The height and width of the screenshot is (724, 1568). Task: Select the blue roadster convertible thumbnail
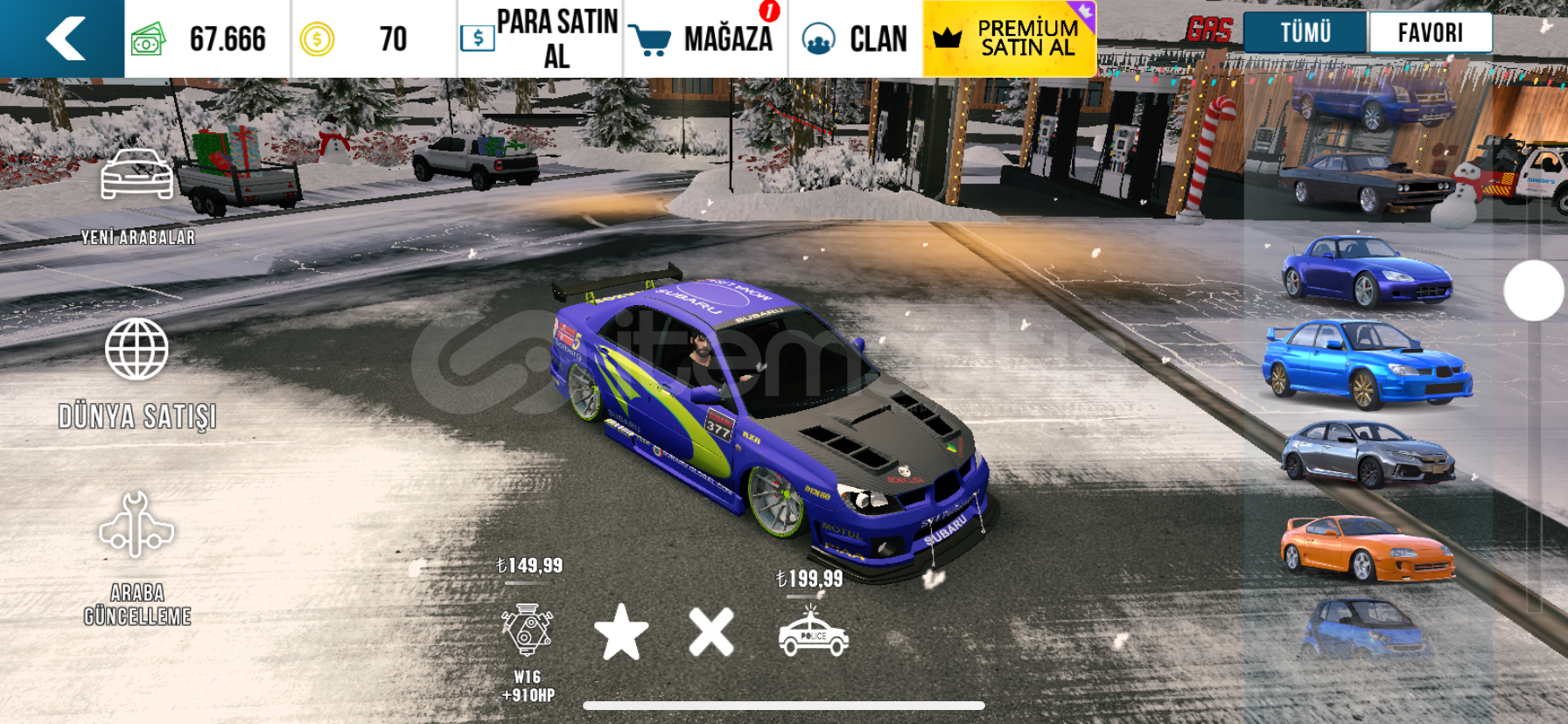point(1367,271)
